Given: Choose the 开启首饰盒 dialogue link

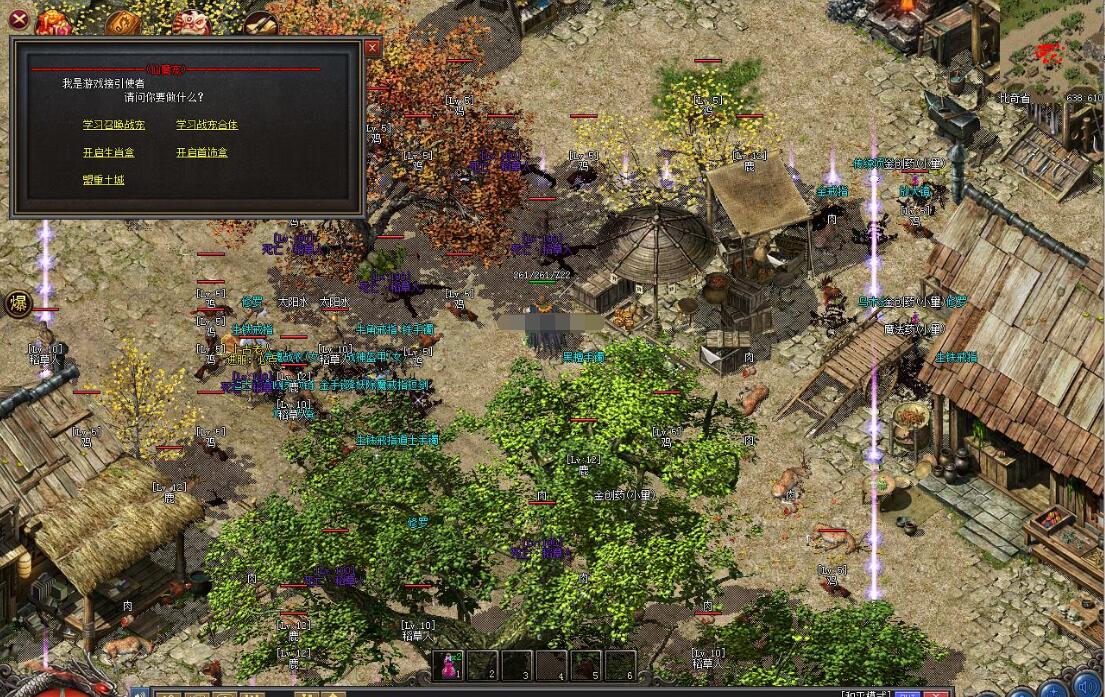Looking at the screenshot, I should 202,153.
